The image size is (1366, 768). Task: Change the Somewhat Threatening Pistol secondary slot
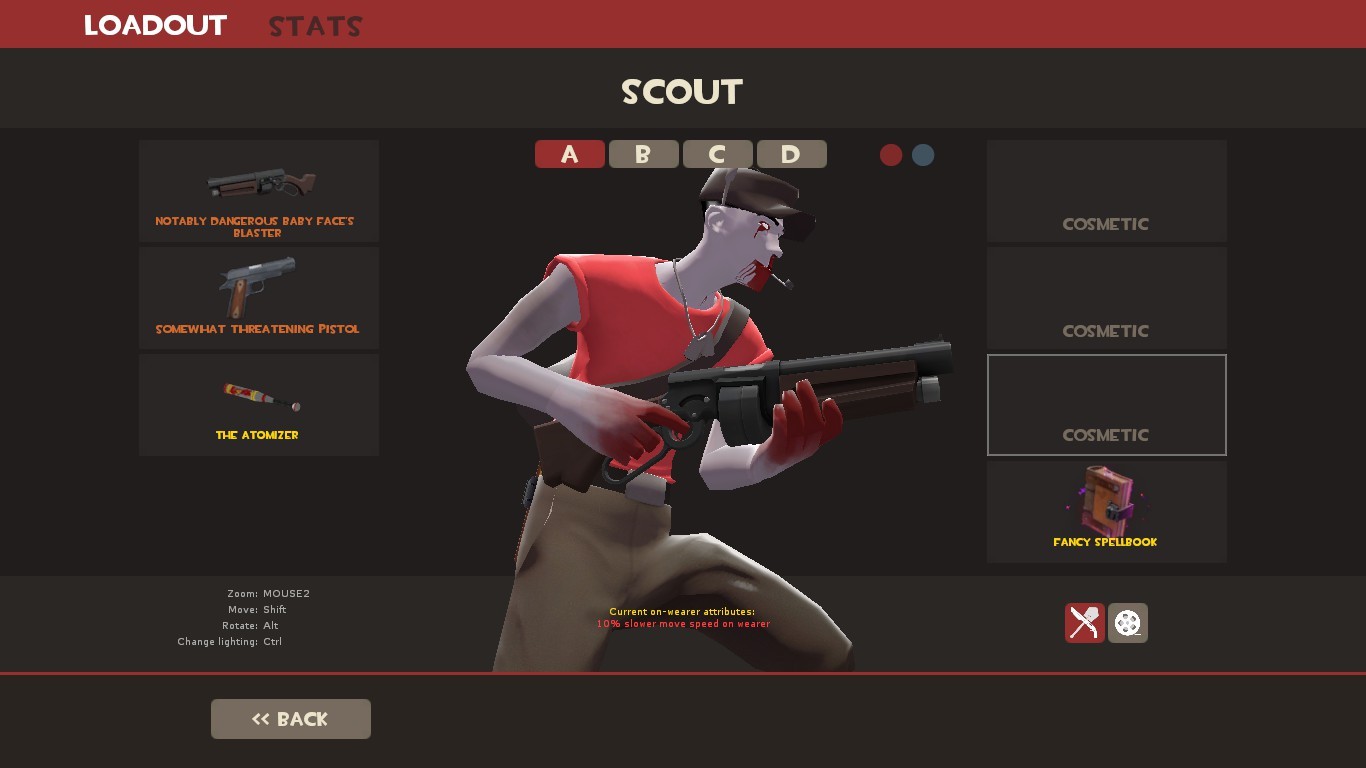(258, 297)
